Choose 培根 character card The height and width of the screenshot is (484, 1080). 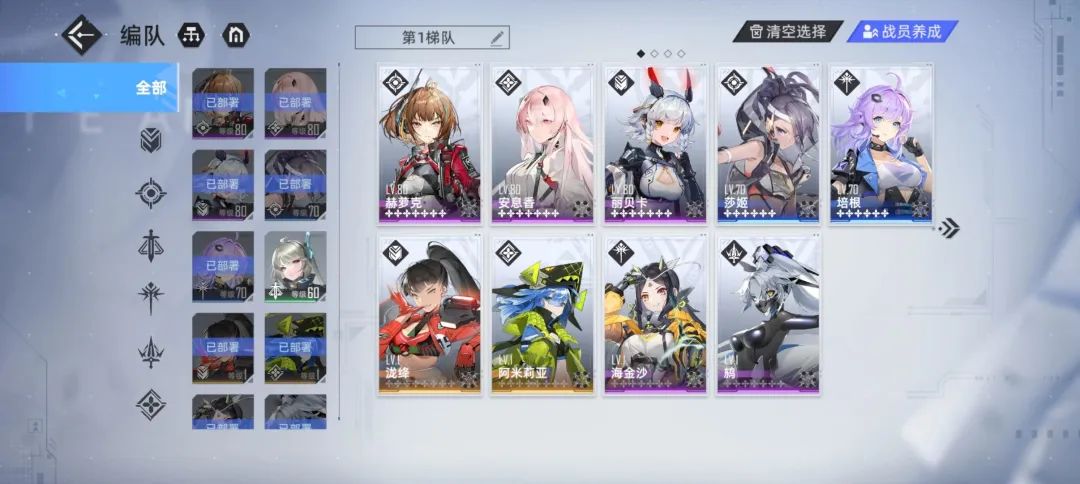click(x=880, y=143)
